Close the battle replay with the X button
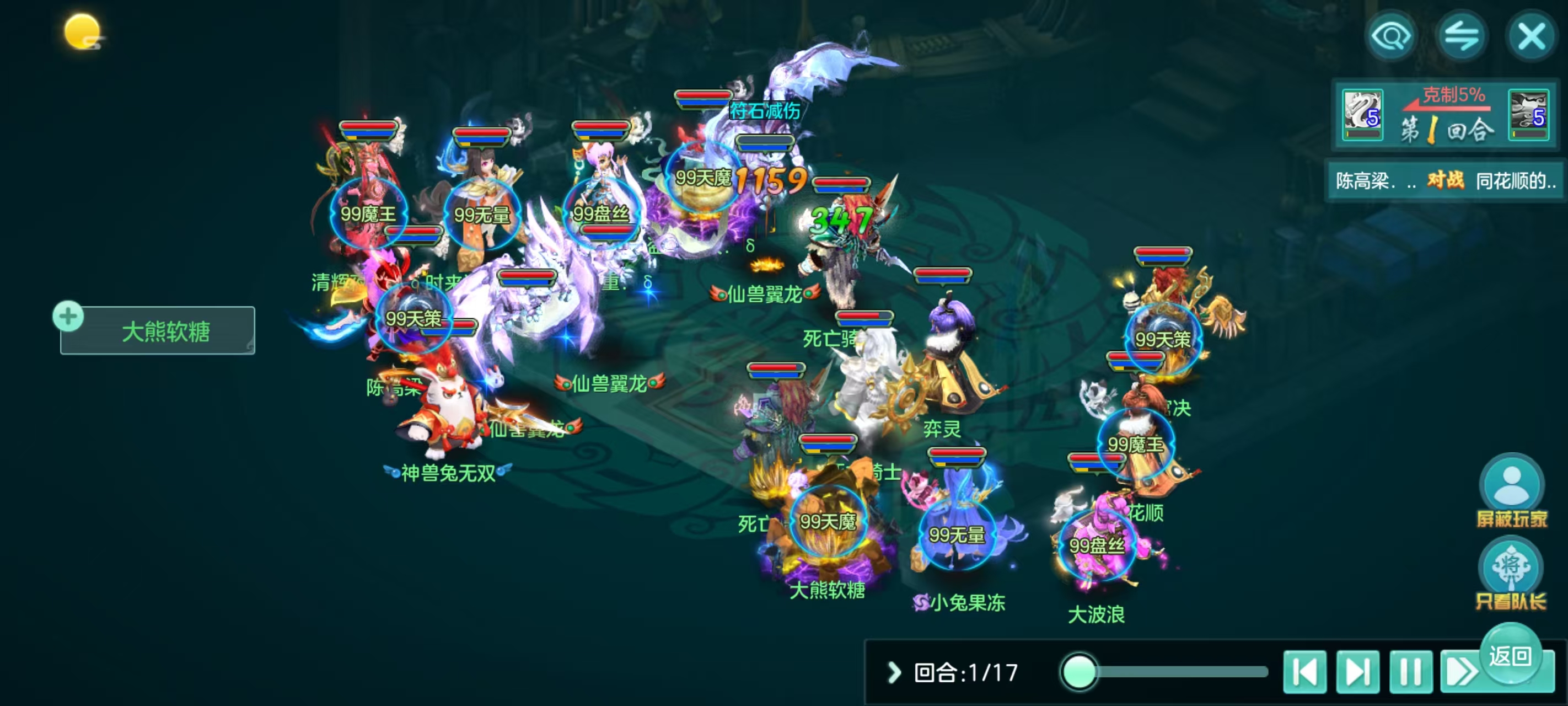Viewport: 1568px width, 706px height. click(x=1531, y=36)
